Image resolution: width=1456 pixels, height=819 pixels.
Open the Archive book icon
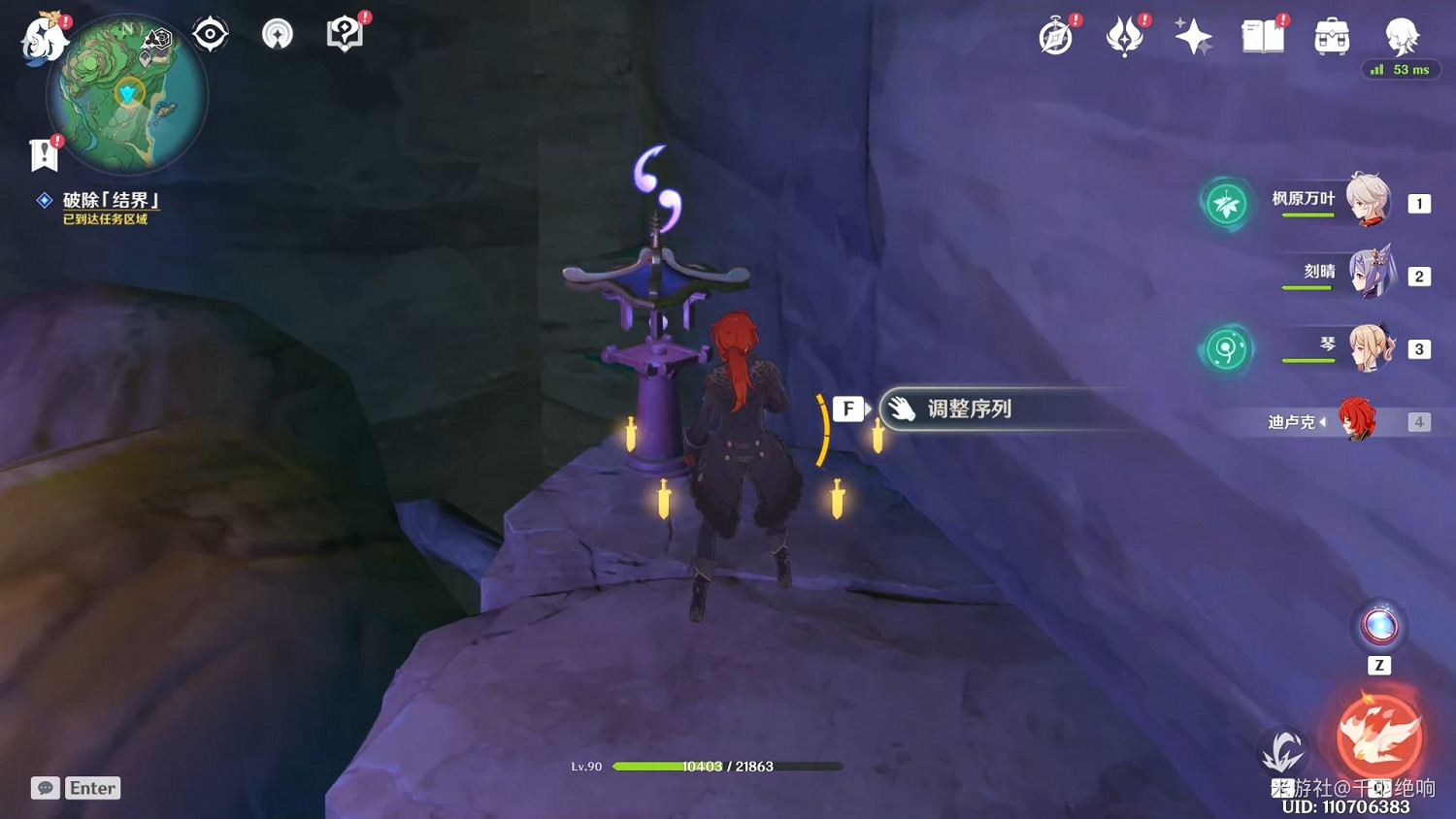pos(1261,37)
